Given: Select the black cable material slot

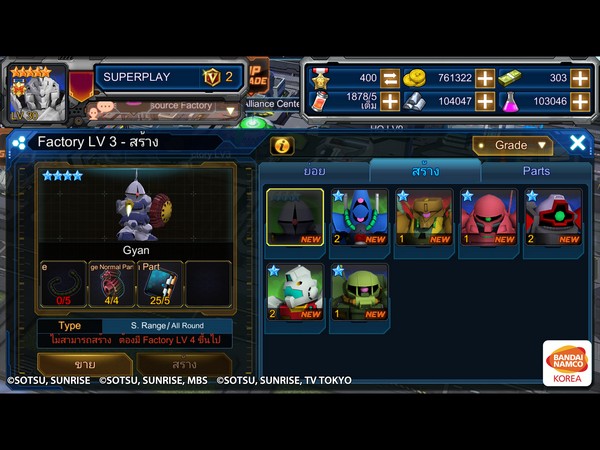Looking at the screenshot, I should 62,283.
